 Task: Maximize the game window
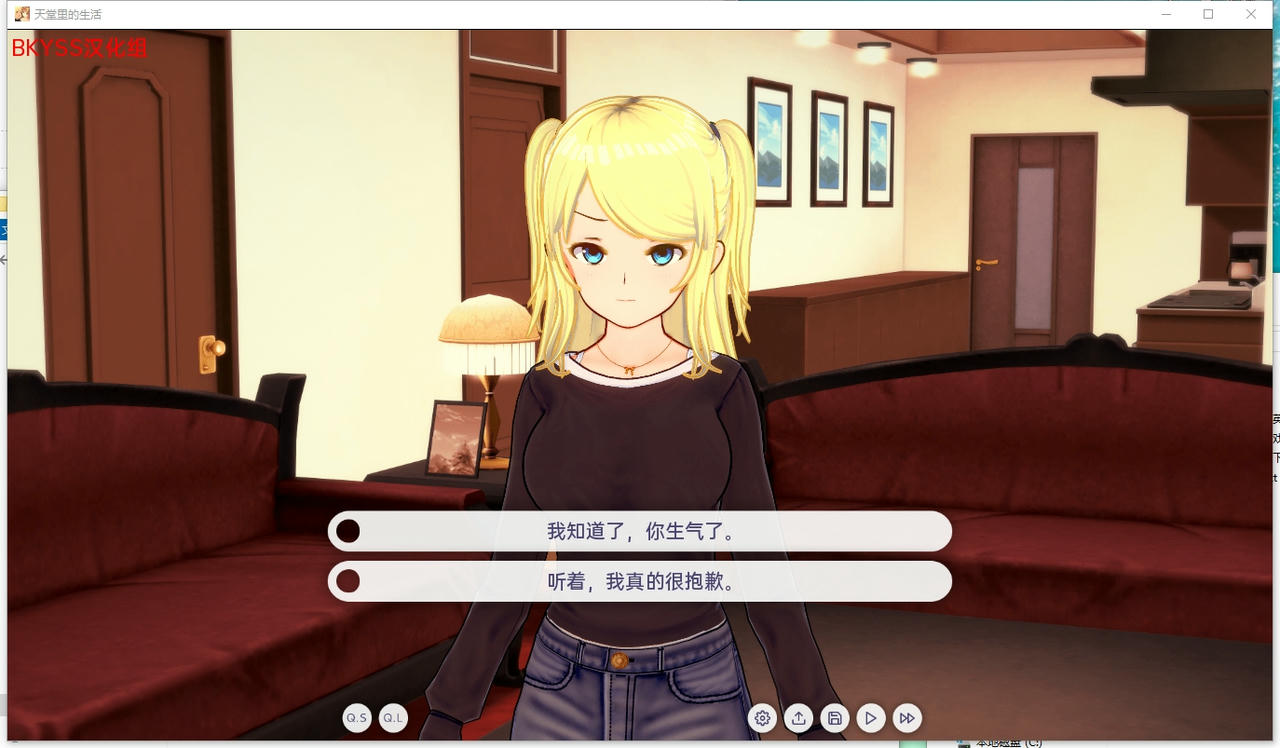coord(1208,13)
